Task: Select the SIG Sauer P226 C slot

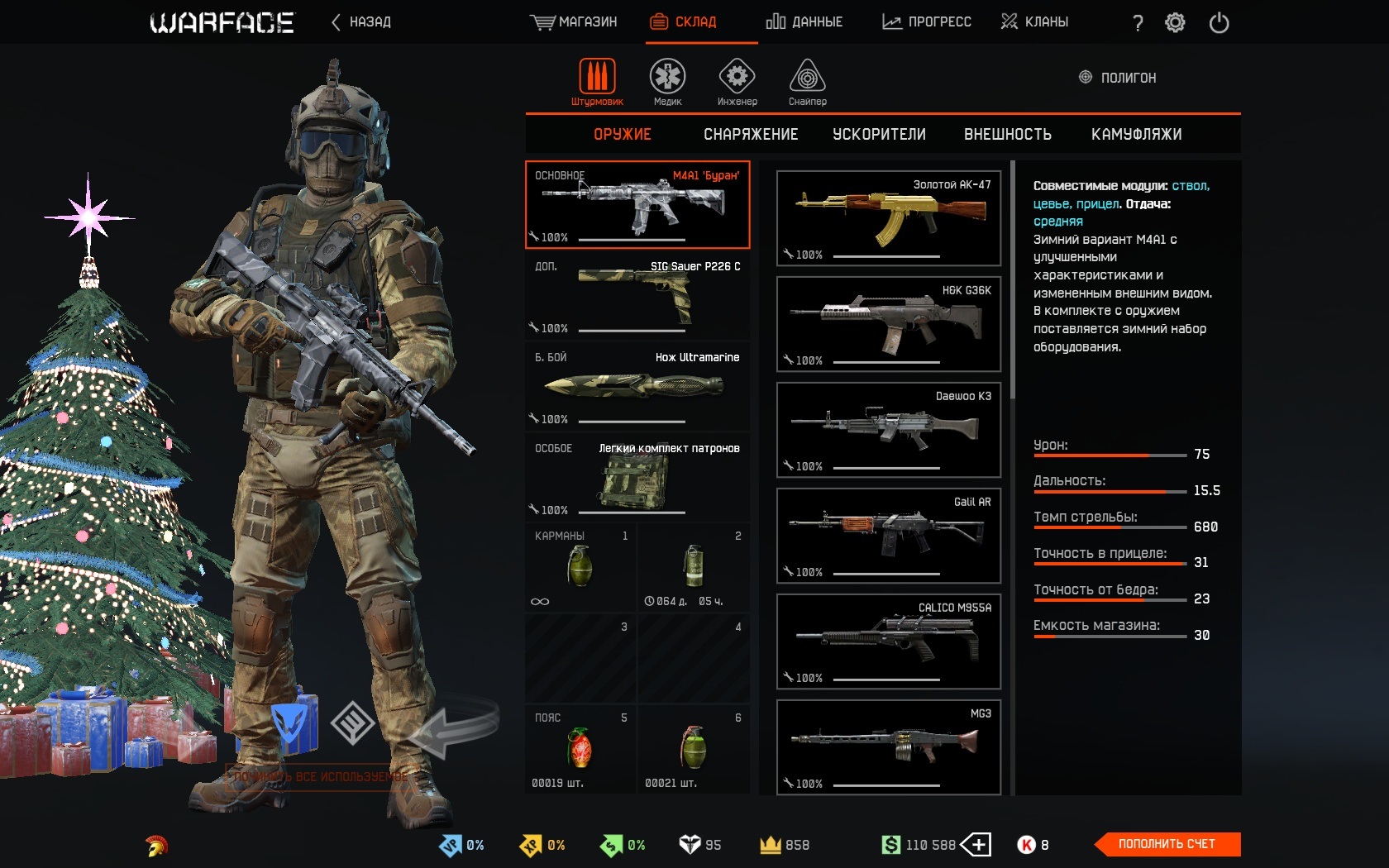Action: click(637, 296)
